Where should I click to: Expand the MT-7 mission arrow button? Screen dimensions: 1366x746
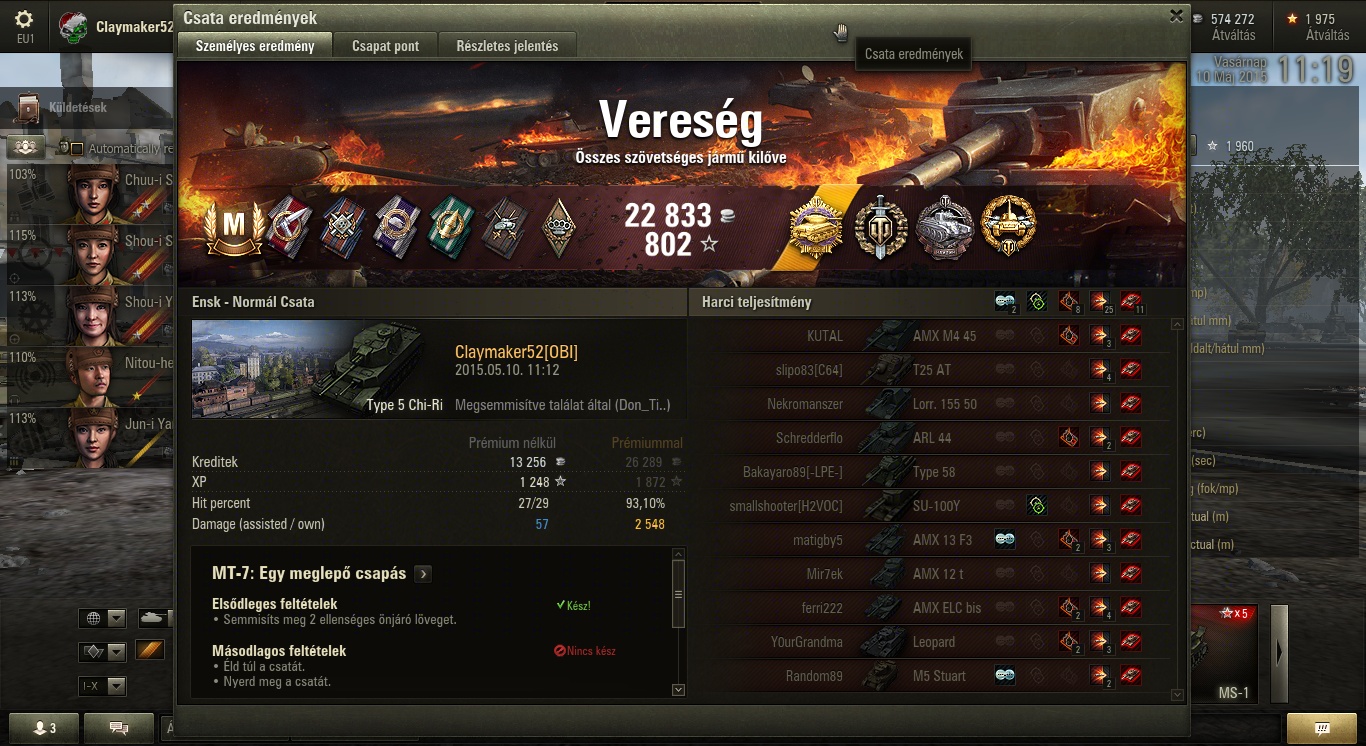tap(424, 574)
